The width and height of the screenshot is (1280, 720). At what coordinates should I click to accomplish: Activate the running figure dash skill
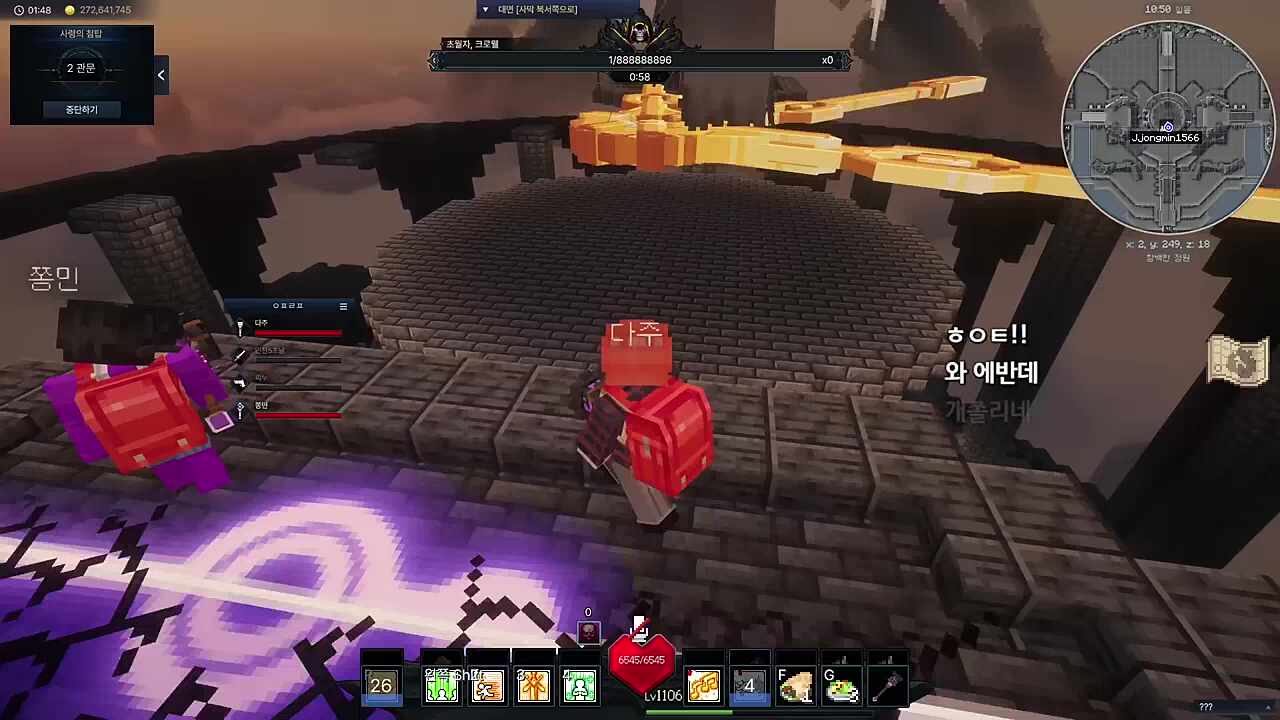pyautogui.click(x=488, y=686)
